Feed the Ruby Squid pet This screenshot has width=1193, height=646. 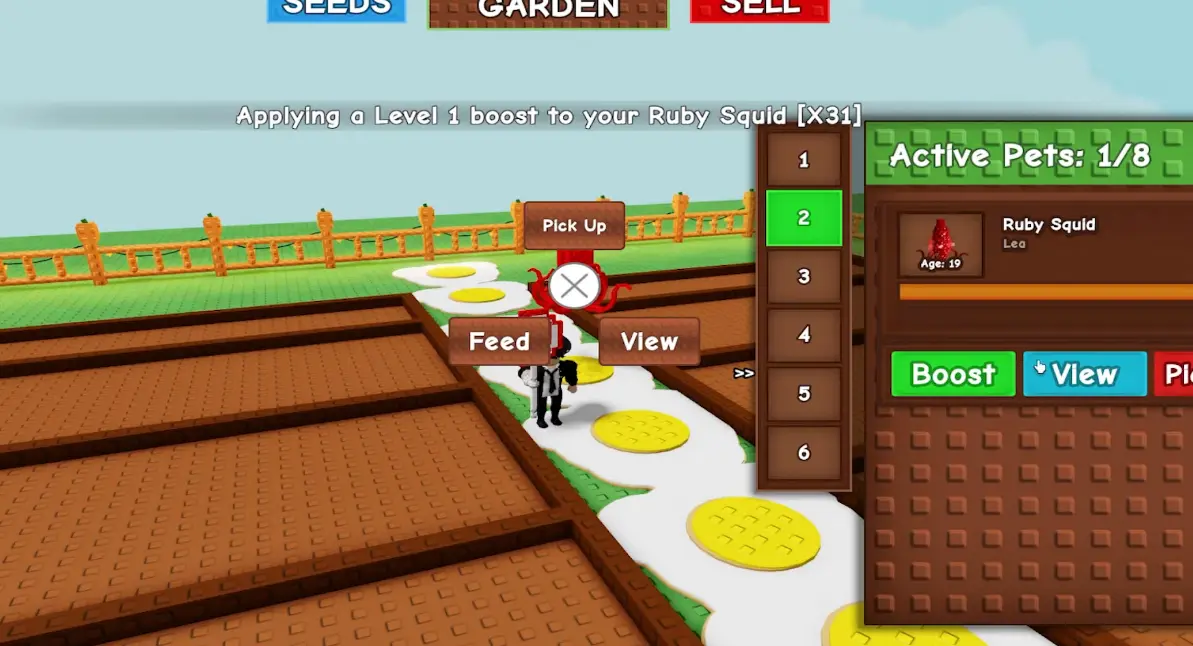pyautogui.click(x=499, y=342)
